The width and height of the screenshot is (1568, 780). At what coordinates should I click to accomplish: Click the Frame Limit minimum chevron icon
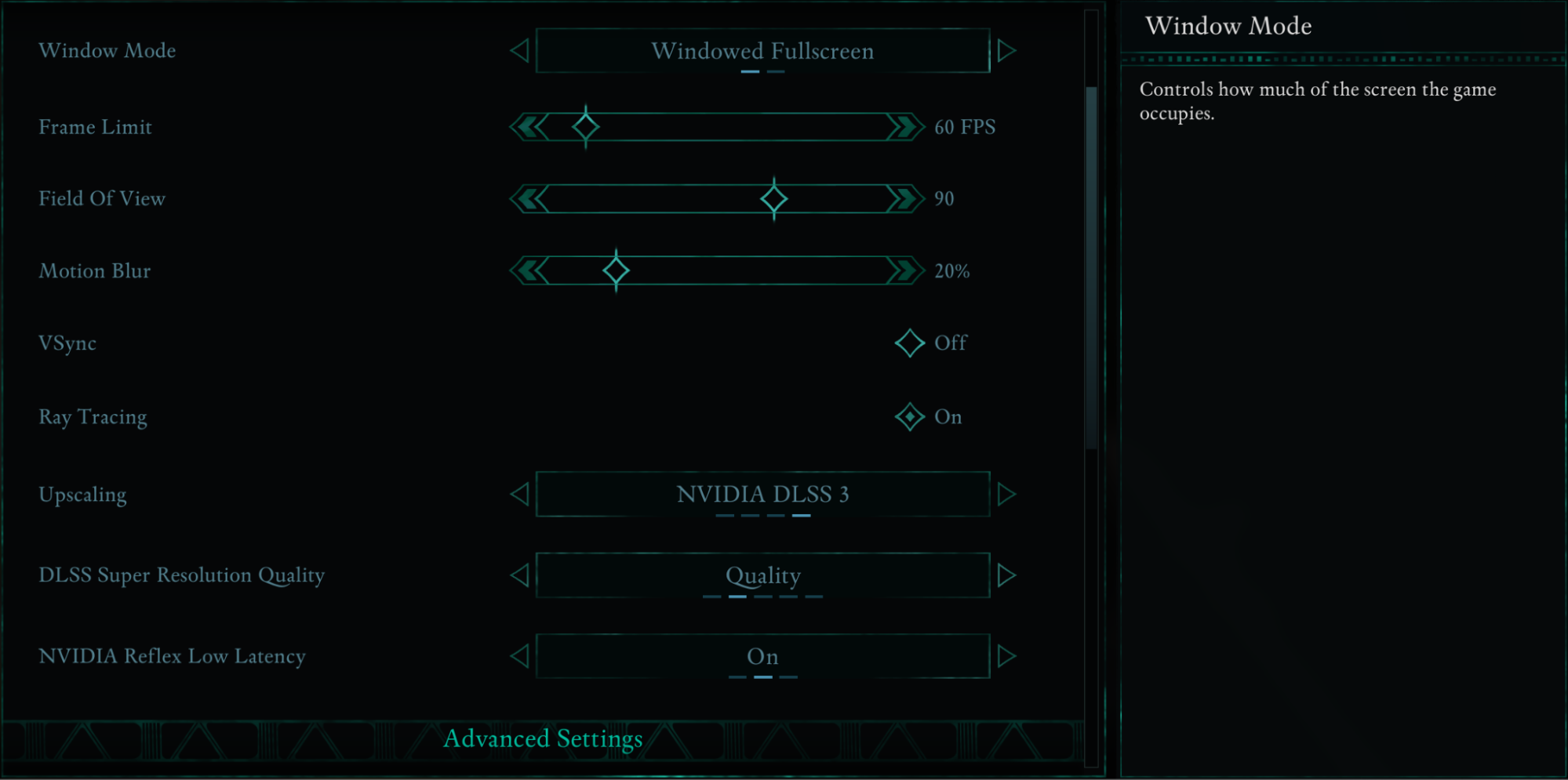coord(529,126)
